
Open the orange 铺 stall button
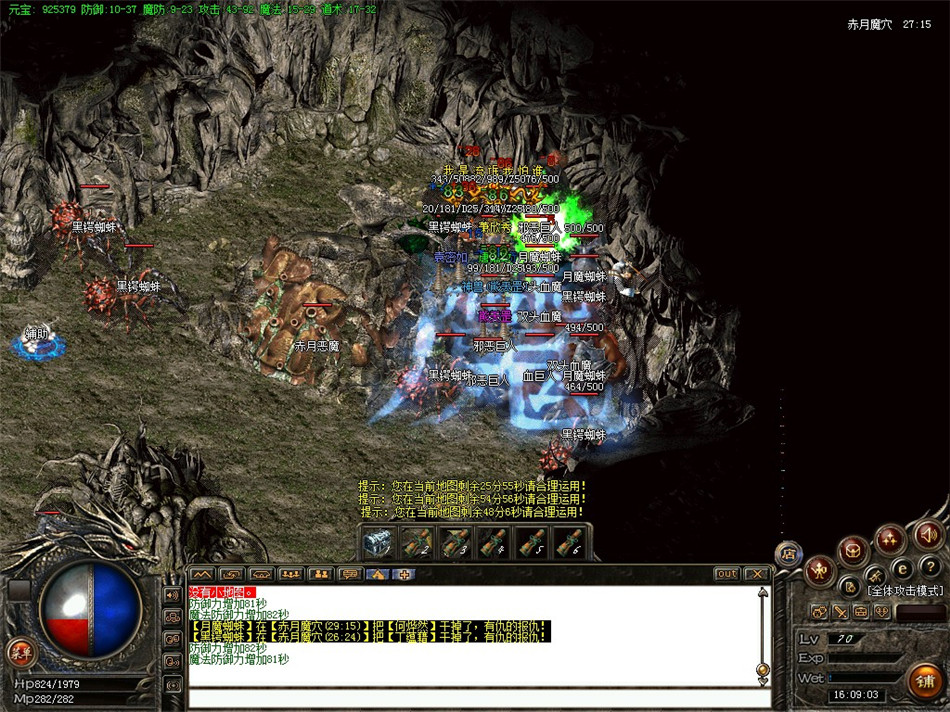tap(924, 680)
